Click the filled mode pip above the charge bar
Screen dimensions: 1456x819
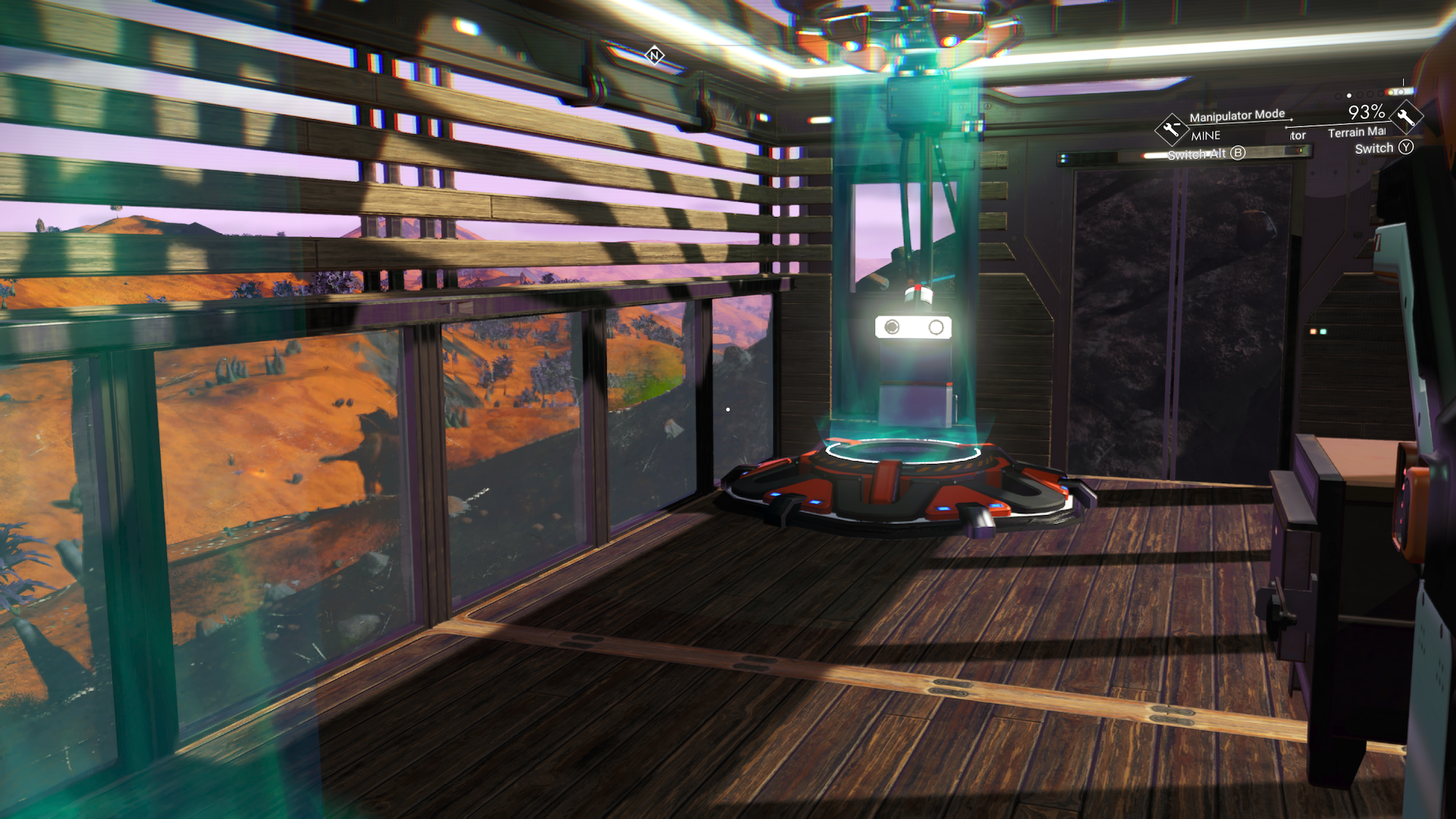(x=1349, y=95)
